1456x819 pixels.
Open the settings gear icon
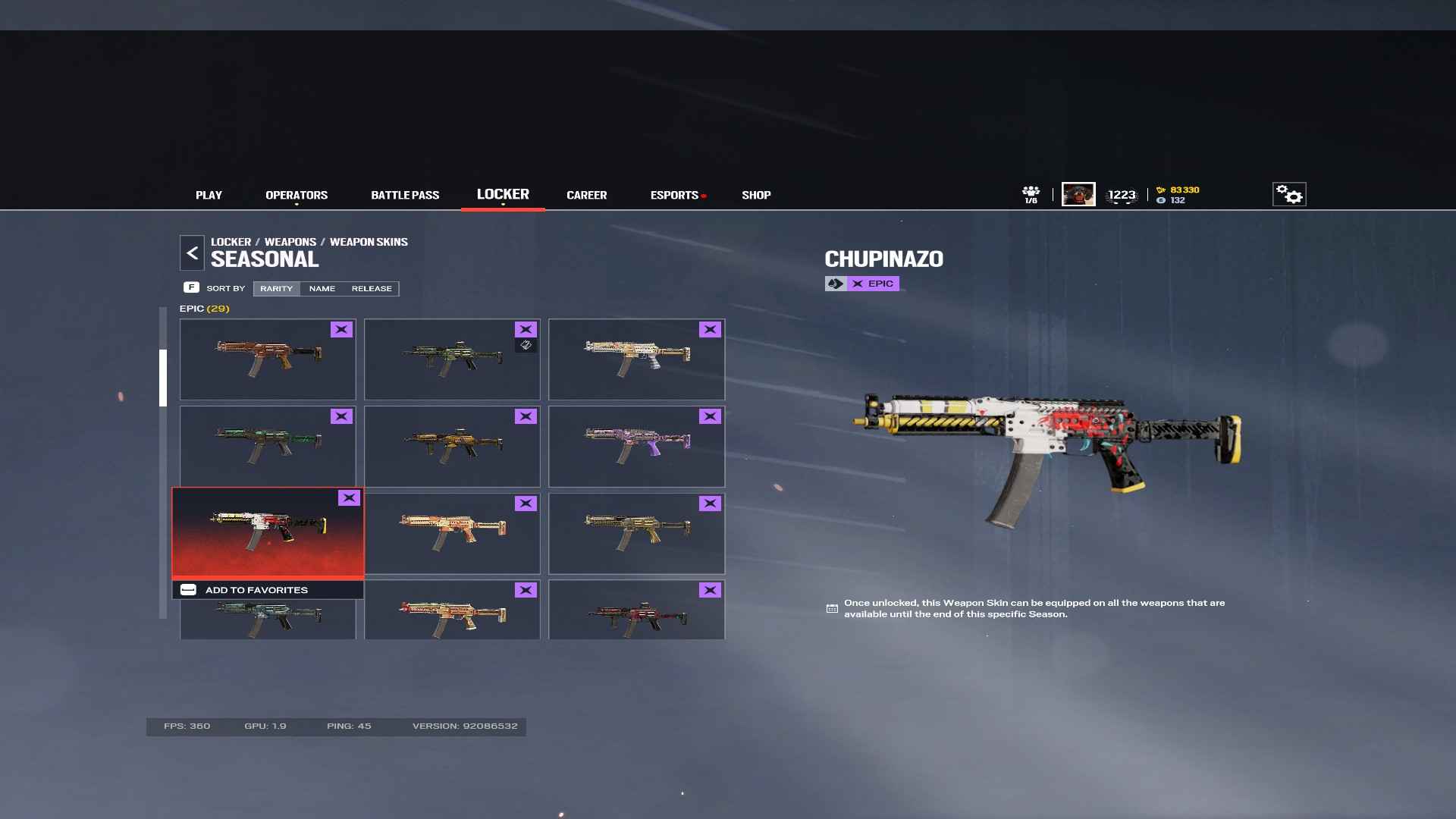(x=1288, y=195)
